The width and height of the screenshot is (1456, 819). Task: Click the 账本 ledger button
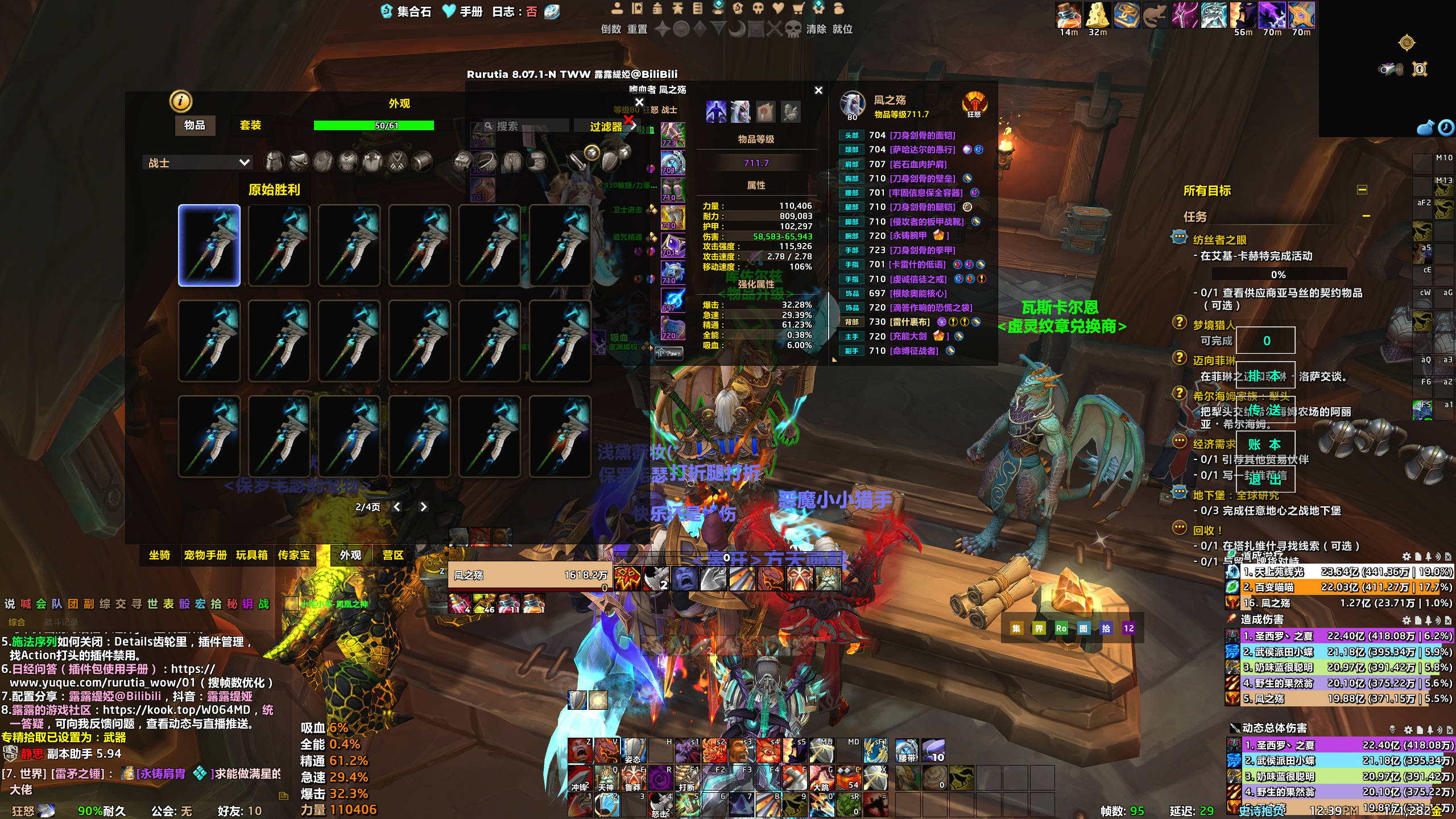coord(1265,444)
